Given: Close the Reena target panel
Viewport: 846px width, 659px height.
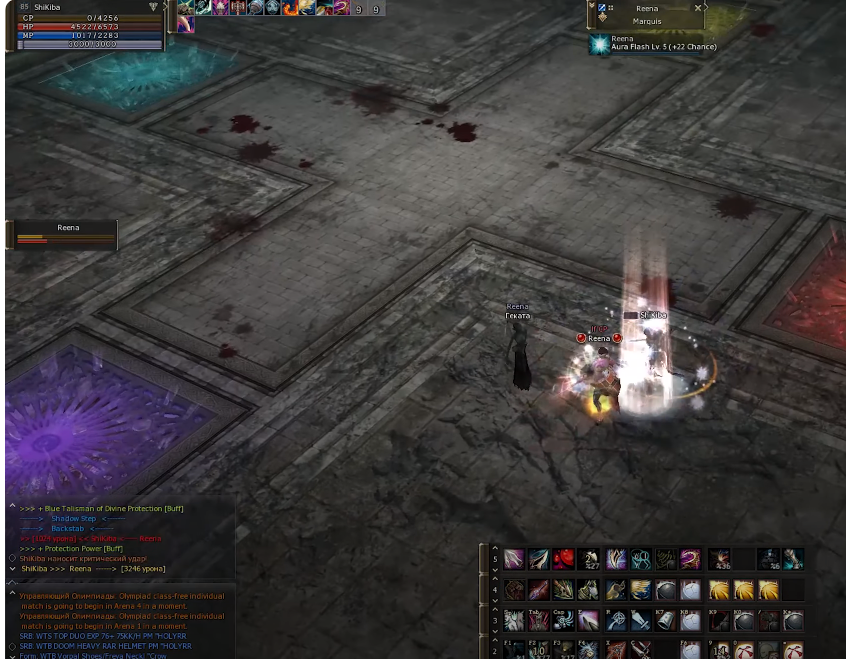Looking at the screenshot, I should 698,8.
